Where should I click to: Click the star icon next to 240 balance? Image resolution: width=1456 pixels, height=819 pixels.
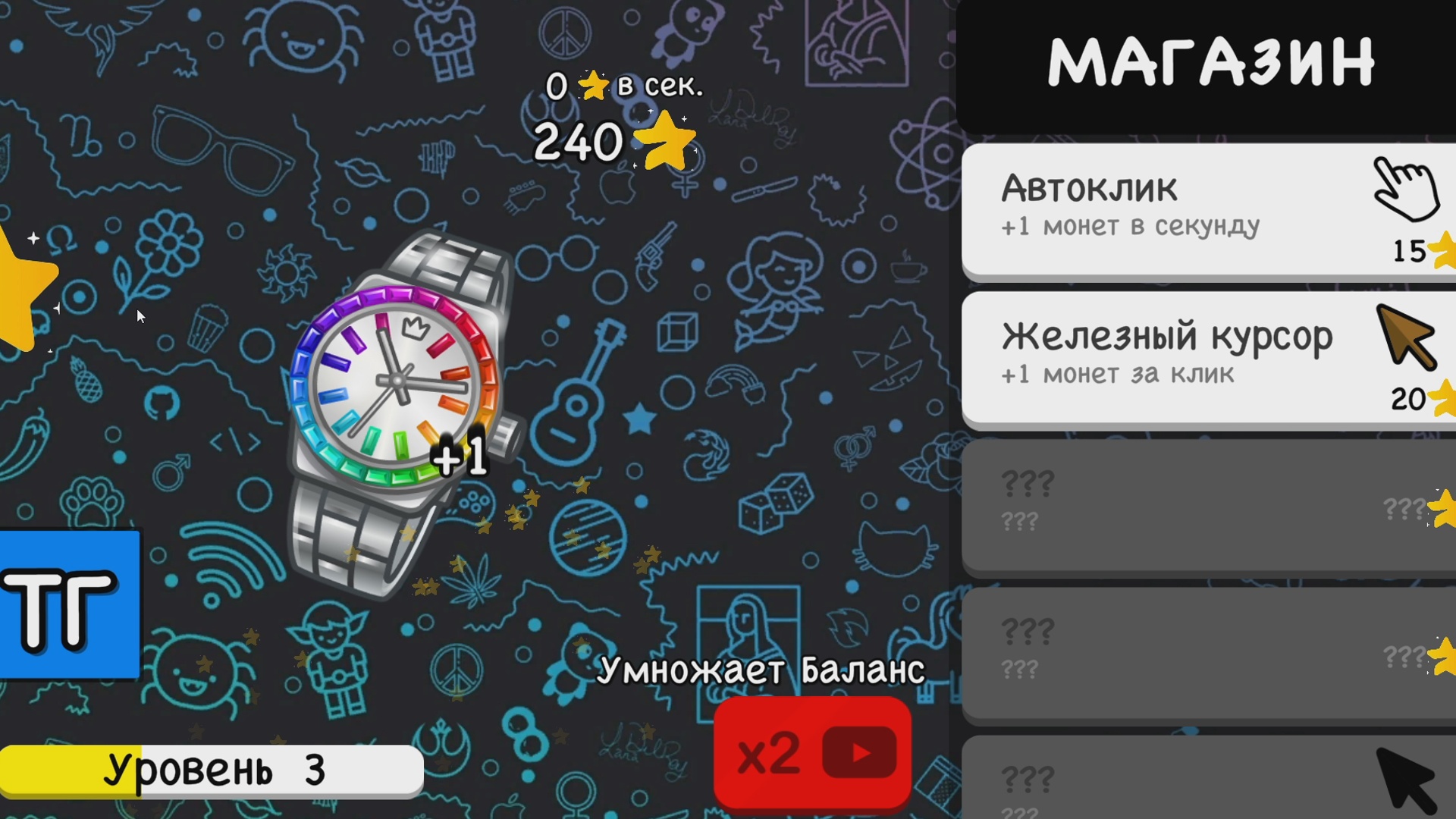click(667, 140)
